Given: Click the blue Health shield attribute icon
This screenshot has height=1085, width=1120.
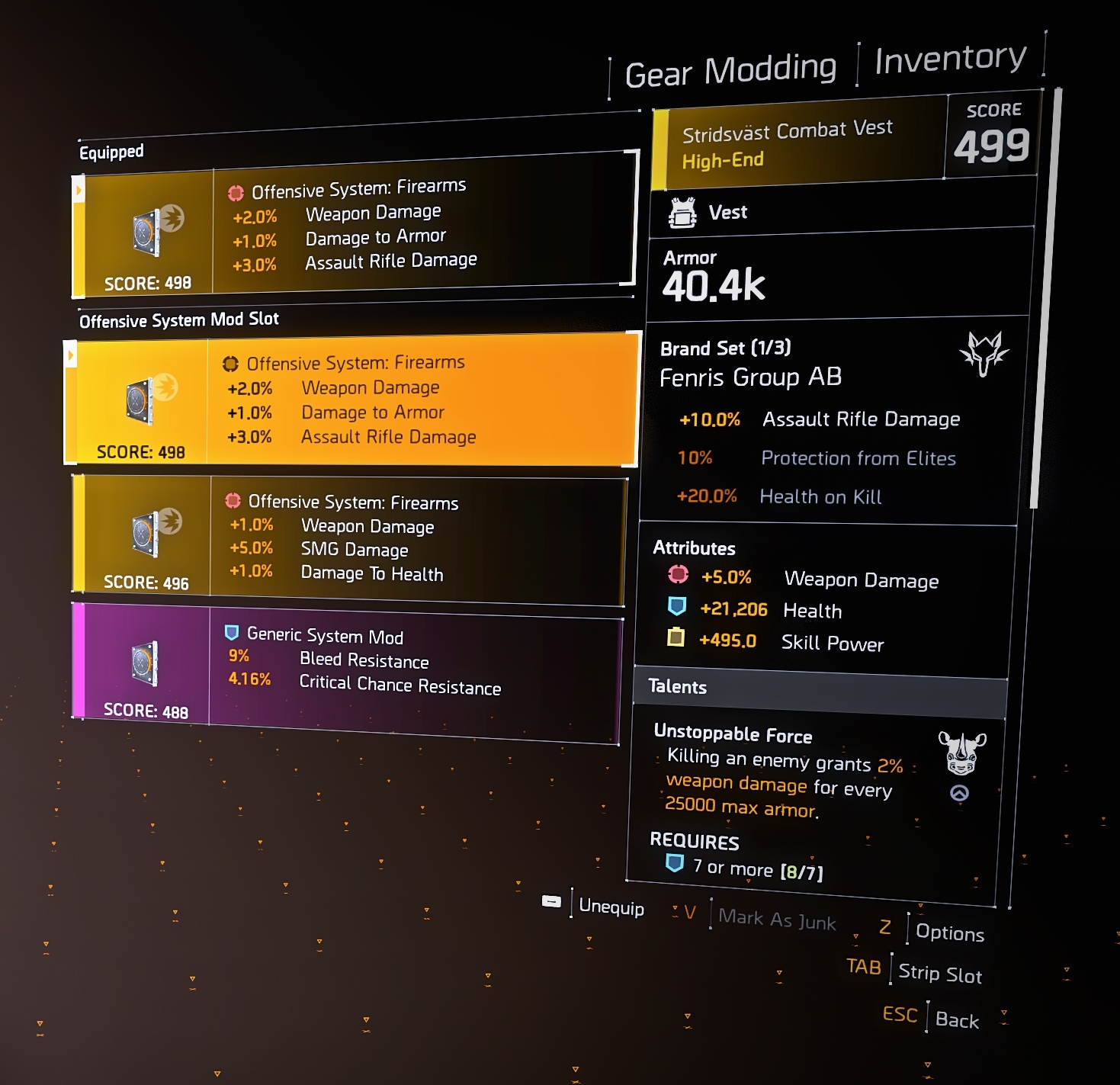Looking at the screenshot, I should click(x=678, y=608).
